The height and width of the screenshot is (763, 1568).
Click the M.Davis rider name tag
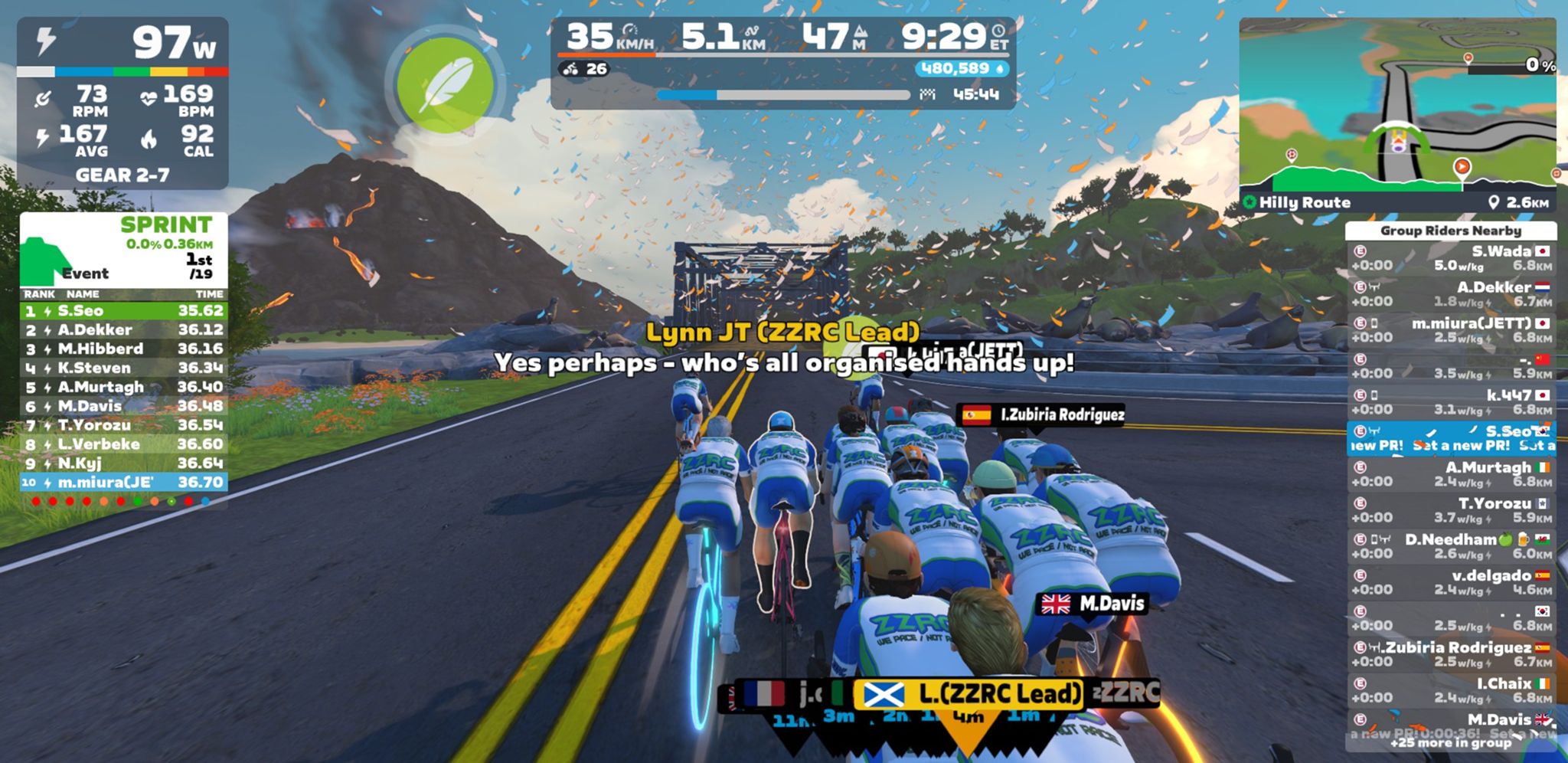click(x=1093, y=604)
